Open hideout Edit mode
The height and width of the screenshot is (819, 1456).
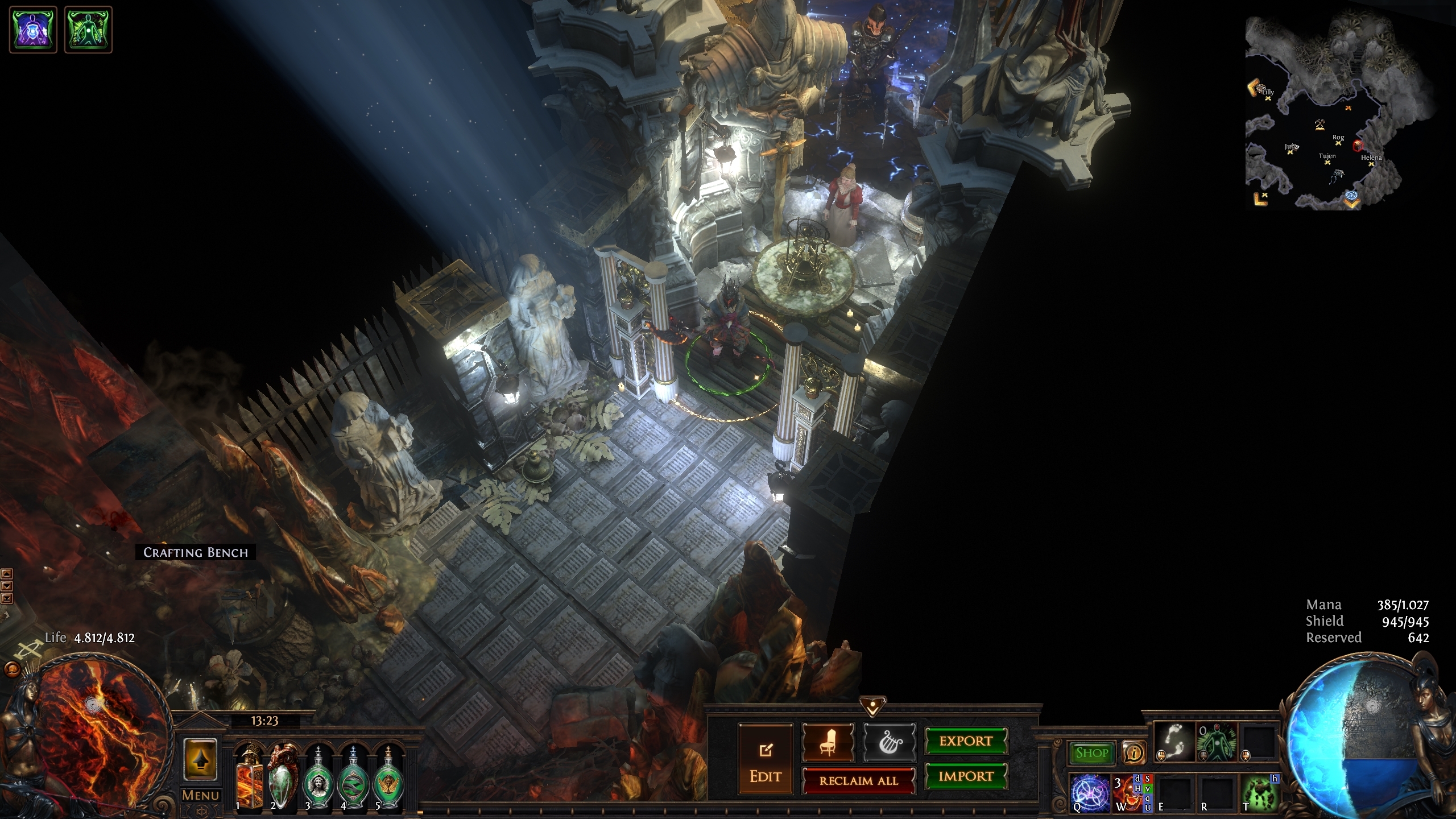point(765,759)
